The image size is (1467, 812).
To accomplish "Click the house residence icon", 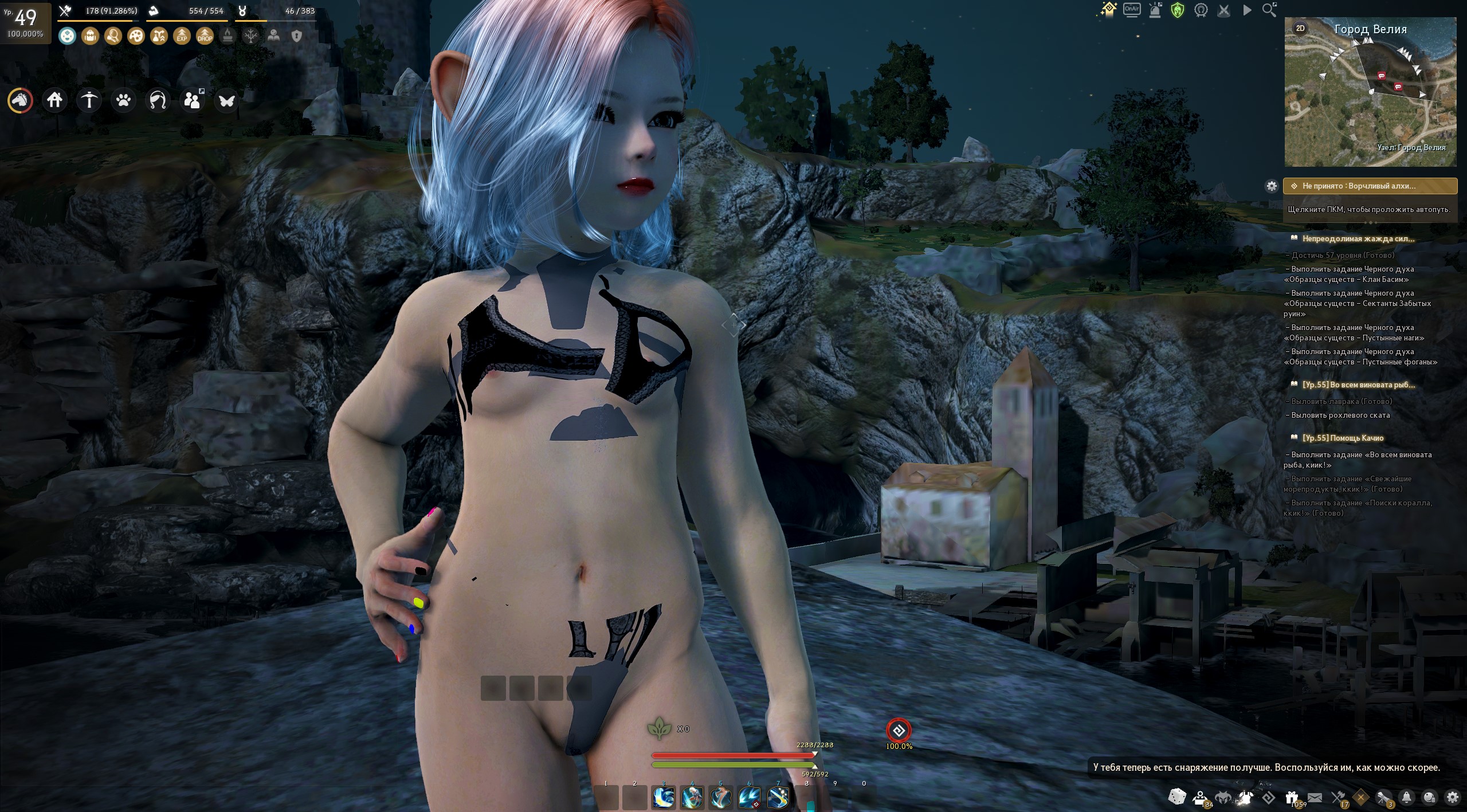I will pos(55,101).
